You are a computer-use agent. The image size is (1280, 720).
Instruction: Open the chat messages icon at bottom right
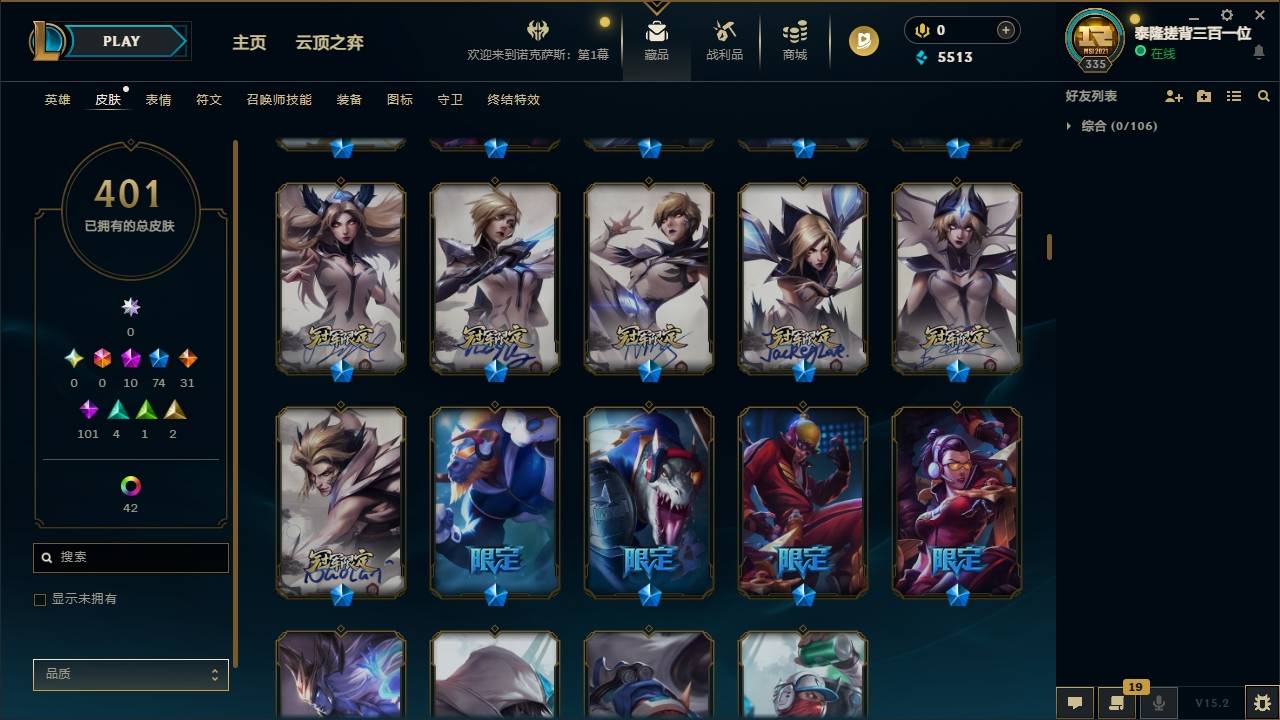[1074, 703]
